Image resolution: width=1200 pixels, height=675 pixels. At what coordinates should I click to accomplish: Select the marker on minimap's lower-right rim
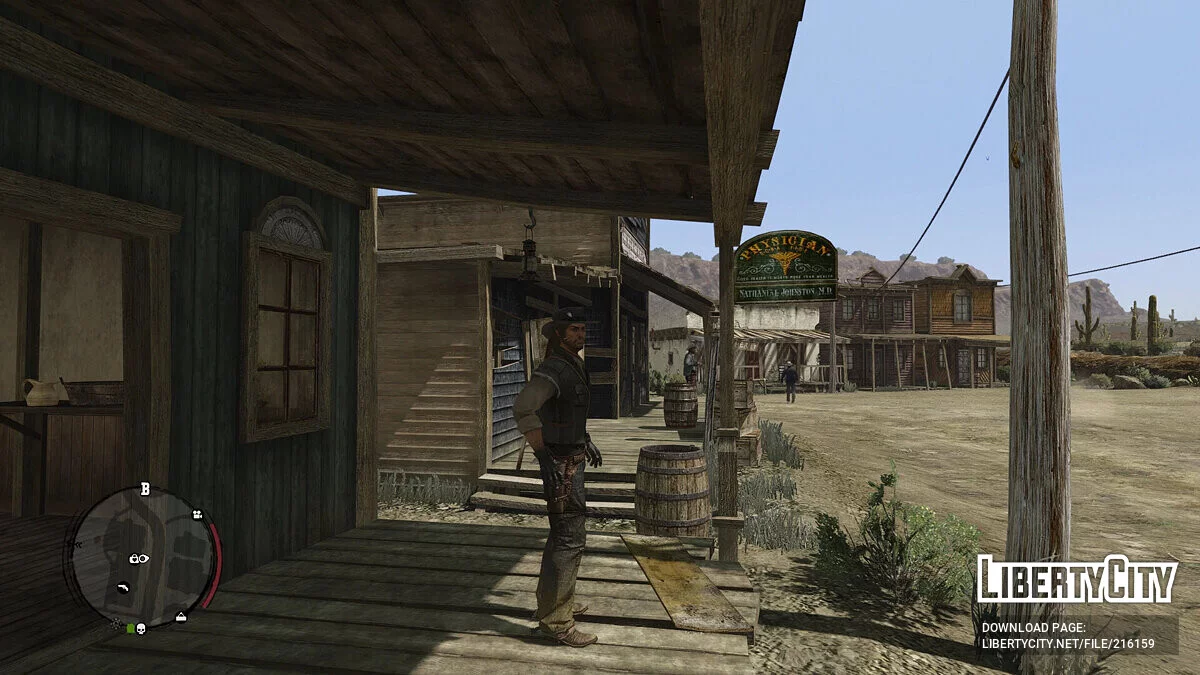pos(180,616)
